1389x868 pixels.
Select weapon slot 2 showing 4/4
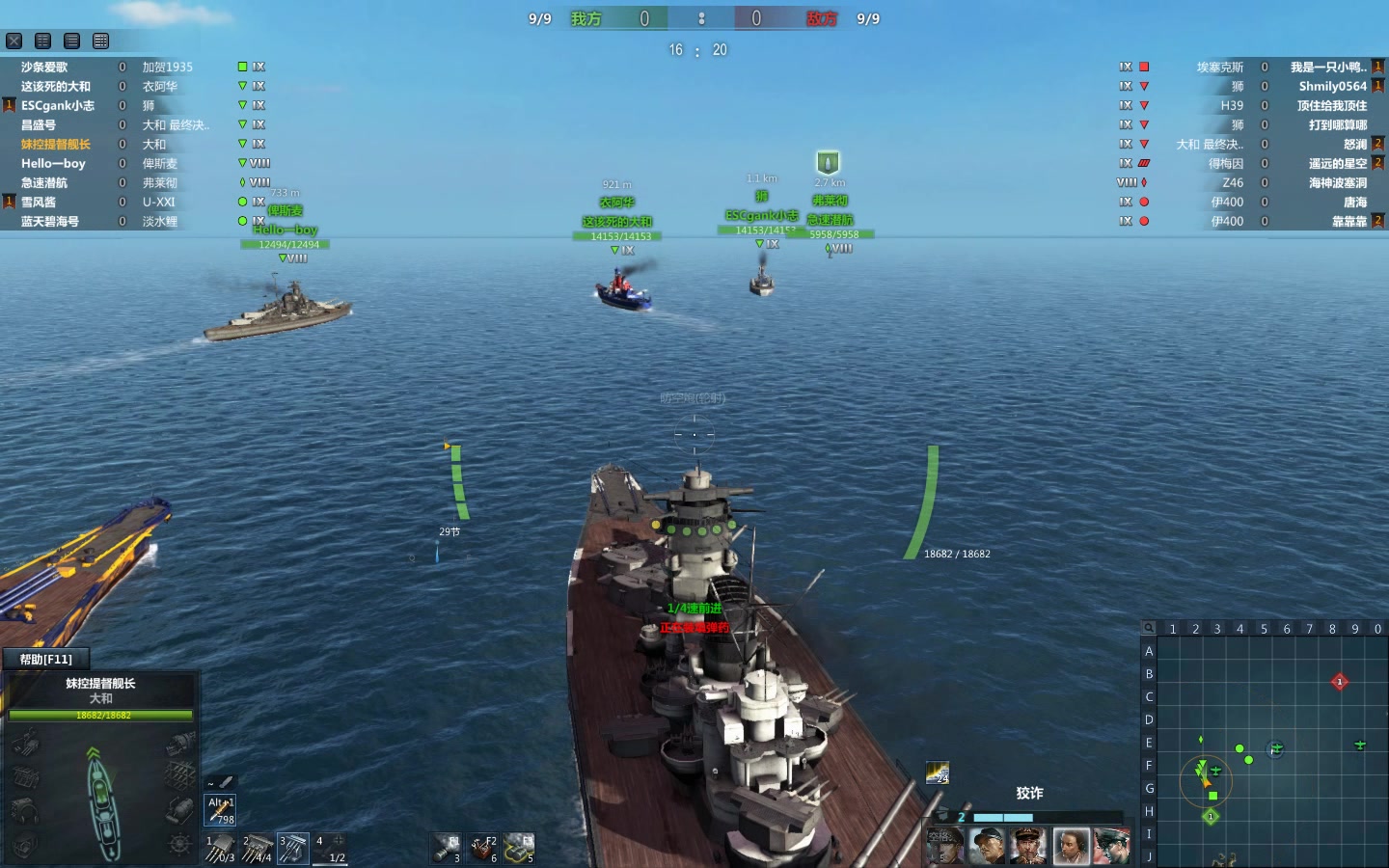257,848
